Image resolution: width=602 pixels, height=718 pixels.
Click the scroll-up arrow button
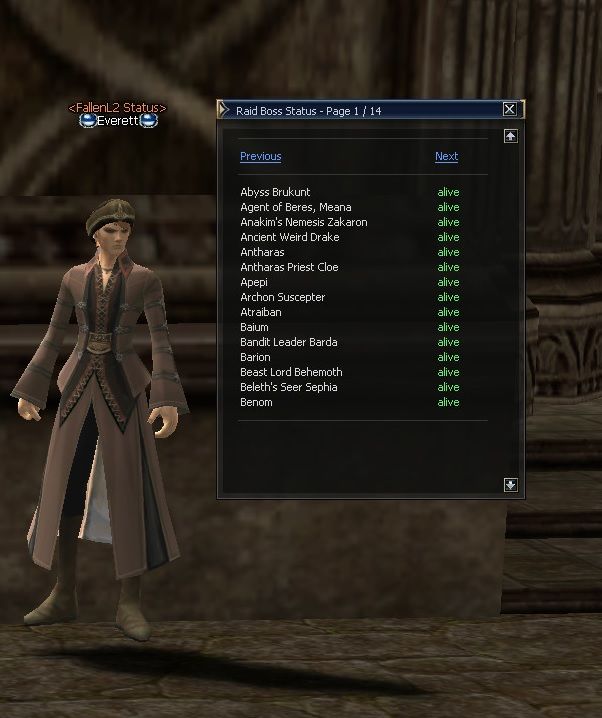(510, 136)
